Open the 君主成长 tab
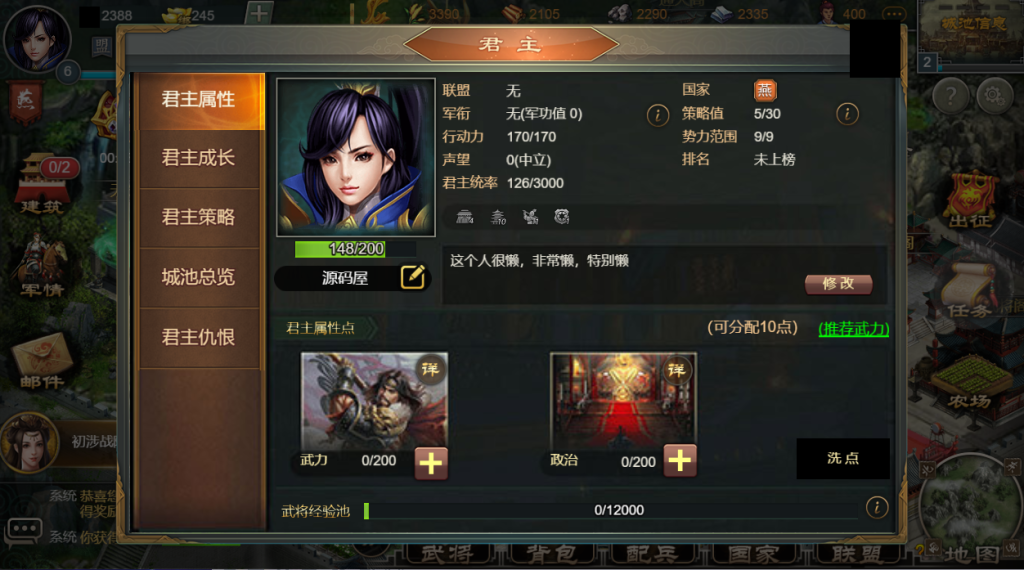 pos(198,158)
